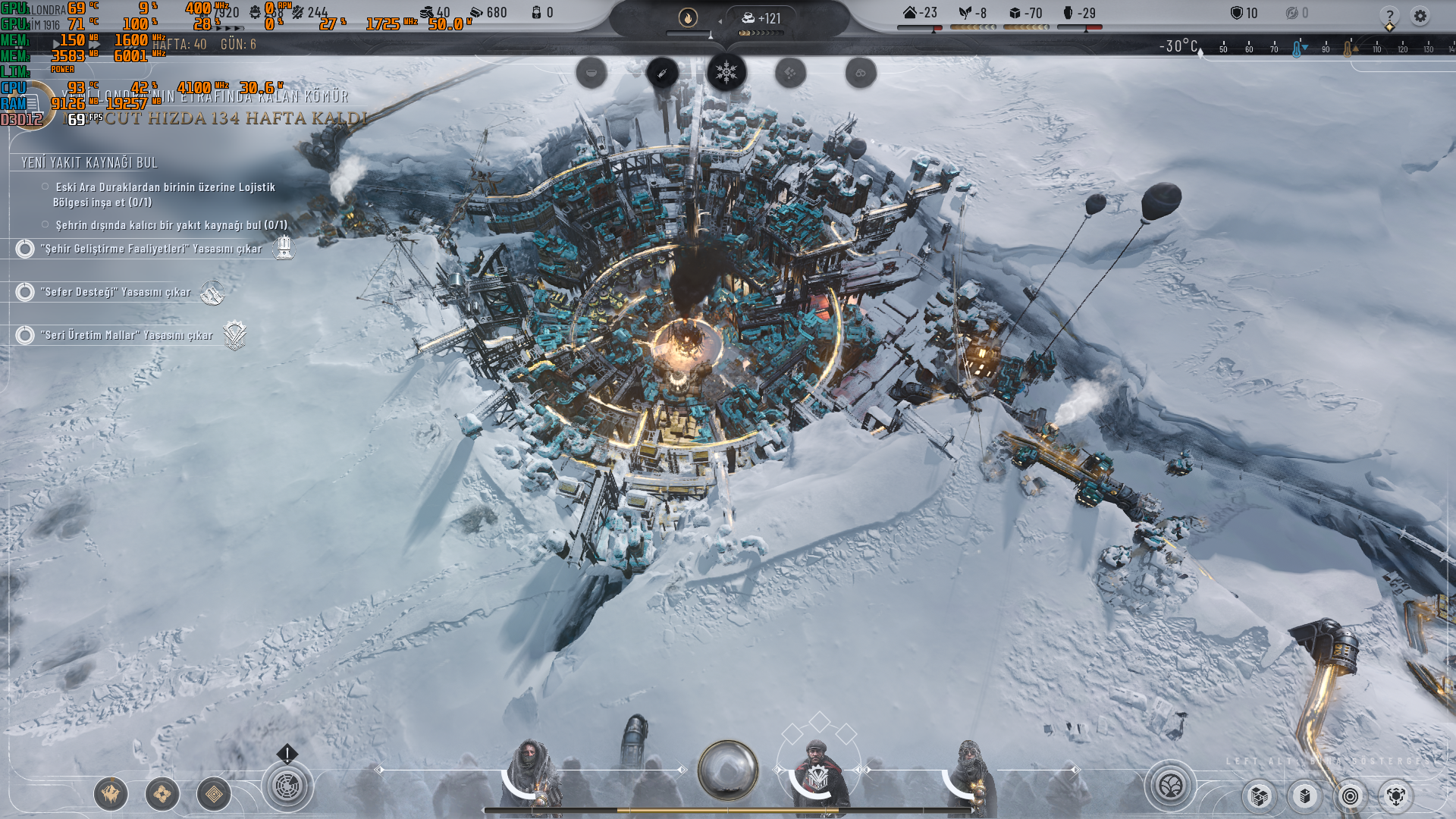Open the idea tree round button
The width and height of the screenshot is (1456, 819).
click(1170, 786)
